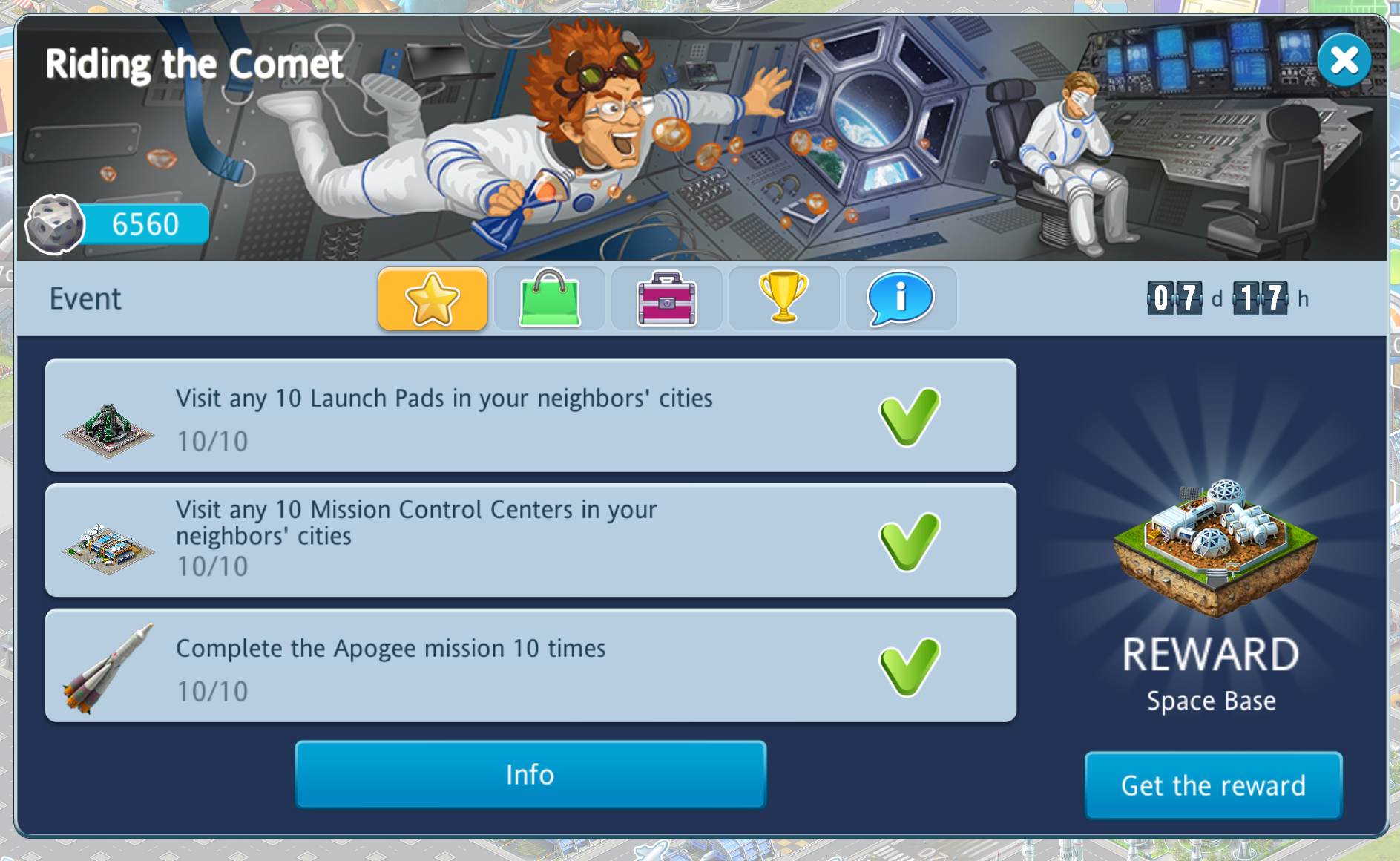This screenshot has width=1400, height=861.
Task: Show the gold trophy ranking tab
Action: click(x=783, y=298)
